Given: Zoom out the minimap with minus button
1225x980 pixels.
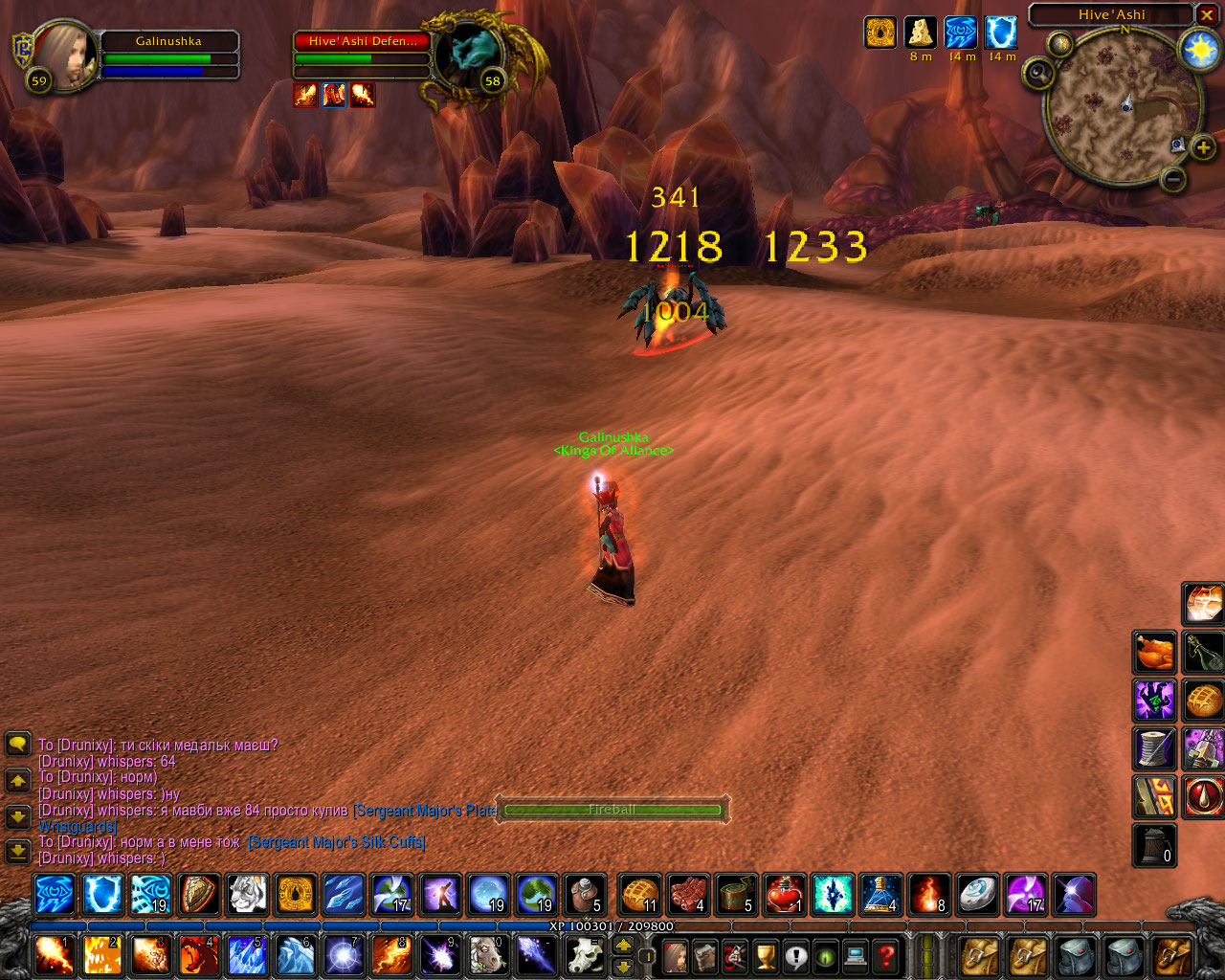Looking at the screenshot, I should coord(1173,179).
